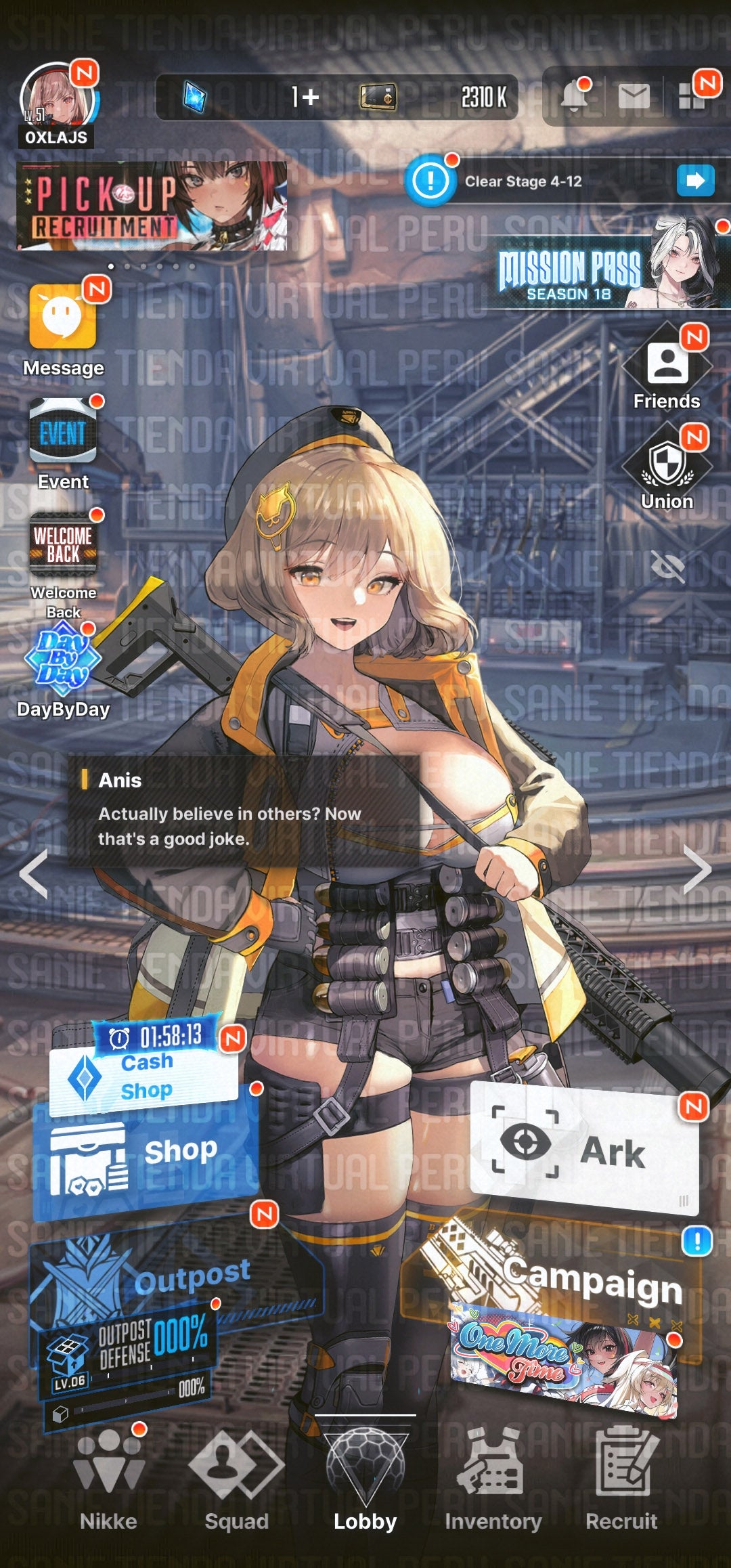Open the Cash Shop
Screen dimensions: 731x1568
pyautogui.click(x=146, y=1076)
